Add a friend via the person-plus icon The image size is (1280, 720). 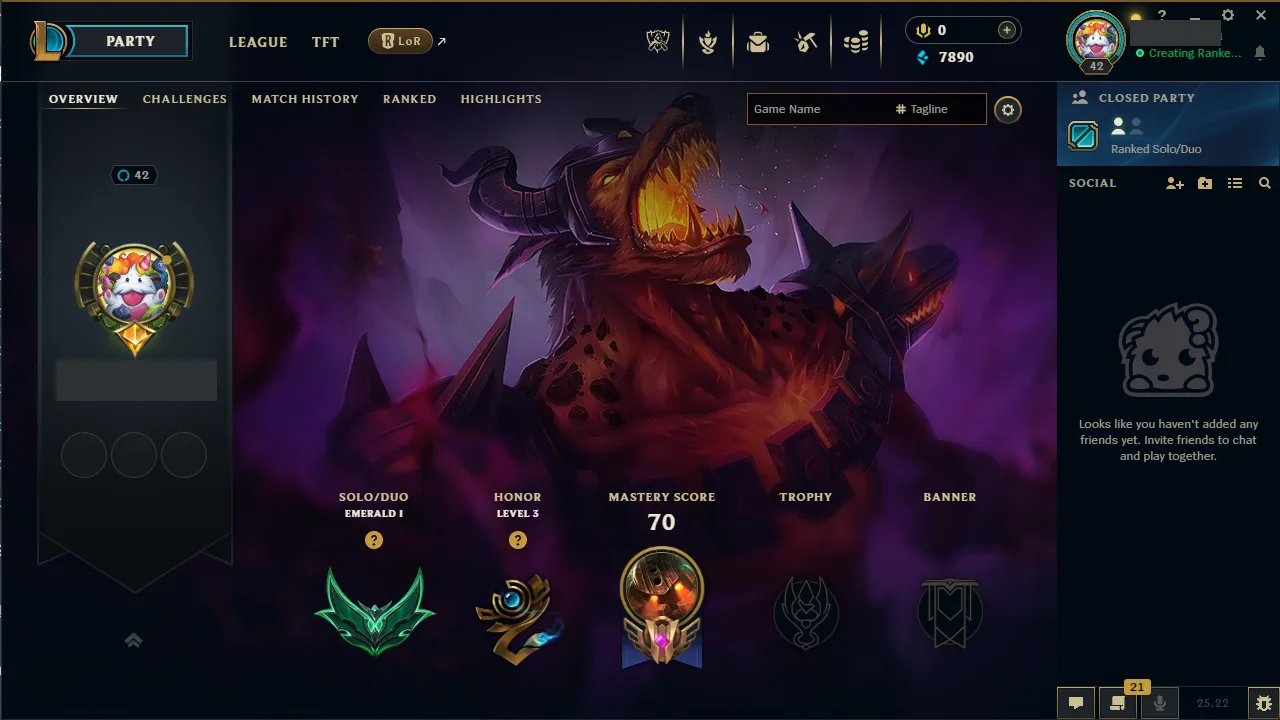[1174, 183]
